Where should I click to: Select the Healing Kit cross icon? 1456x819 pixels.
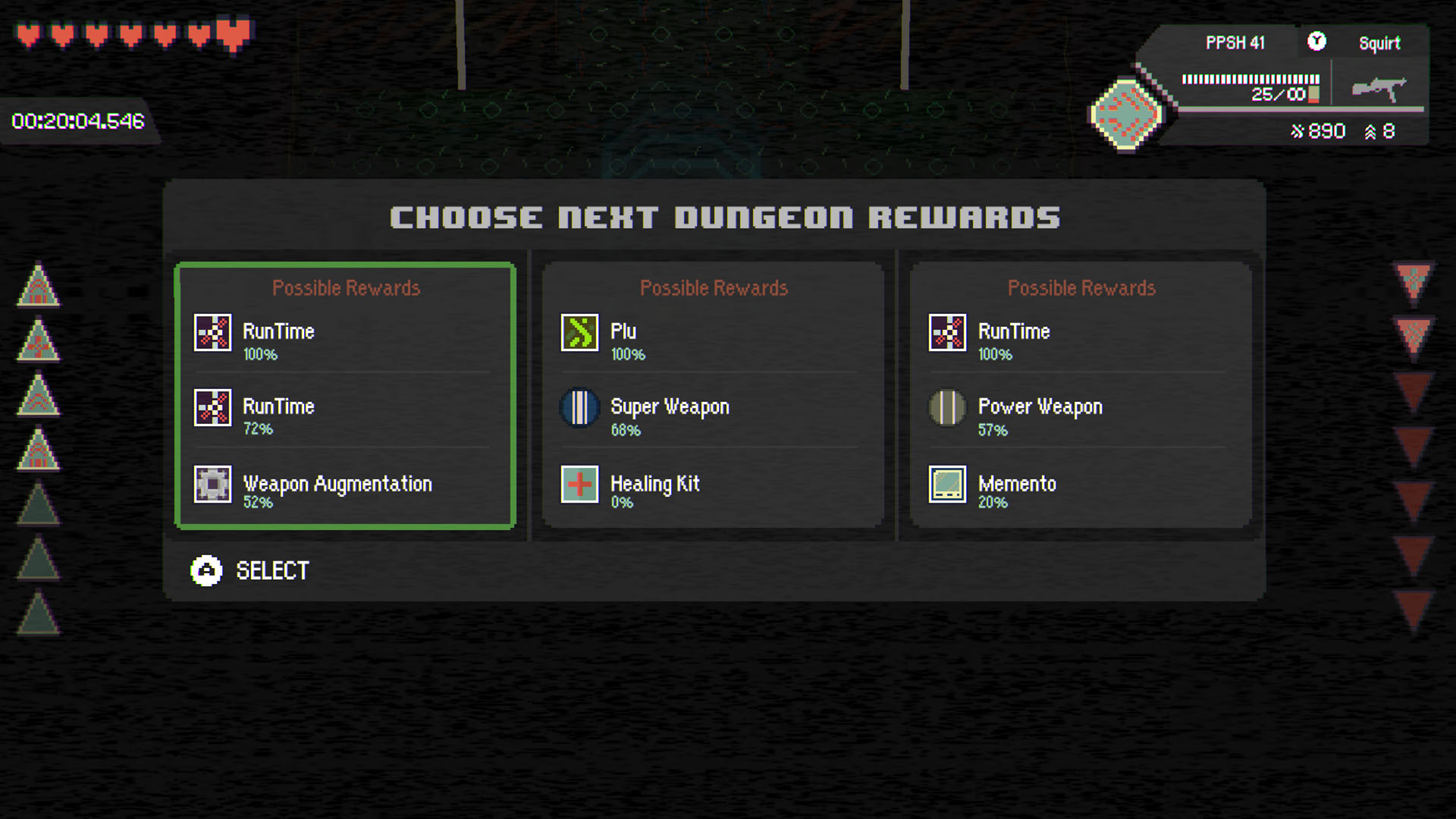[581, 485]
